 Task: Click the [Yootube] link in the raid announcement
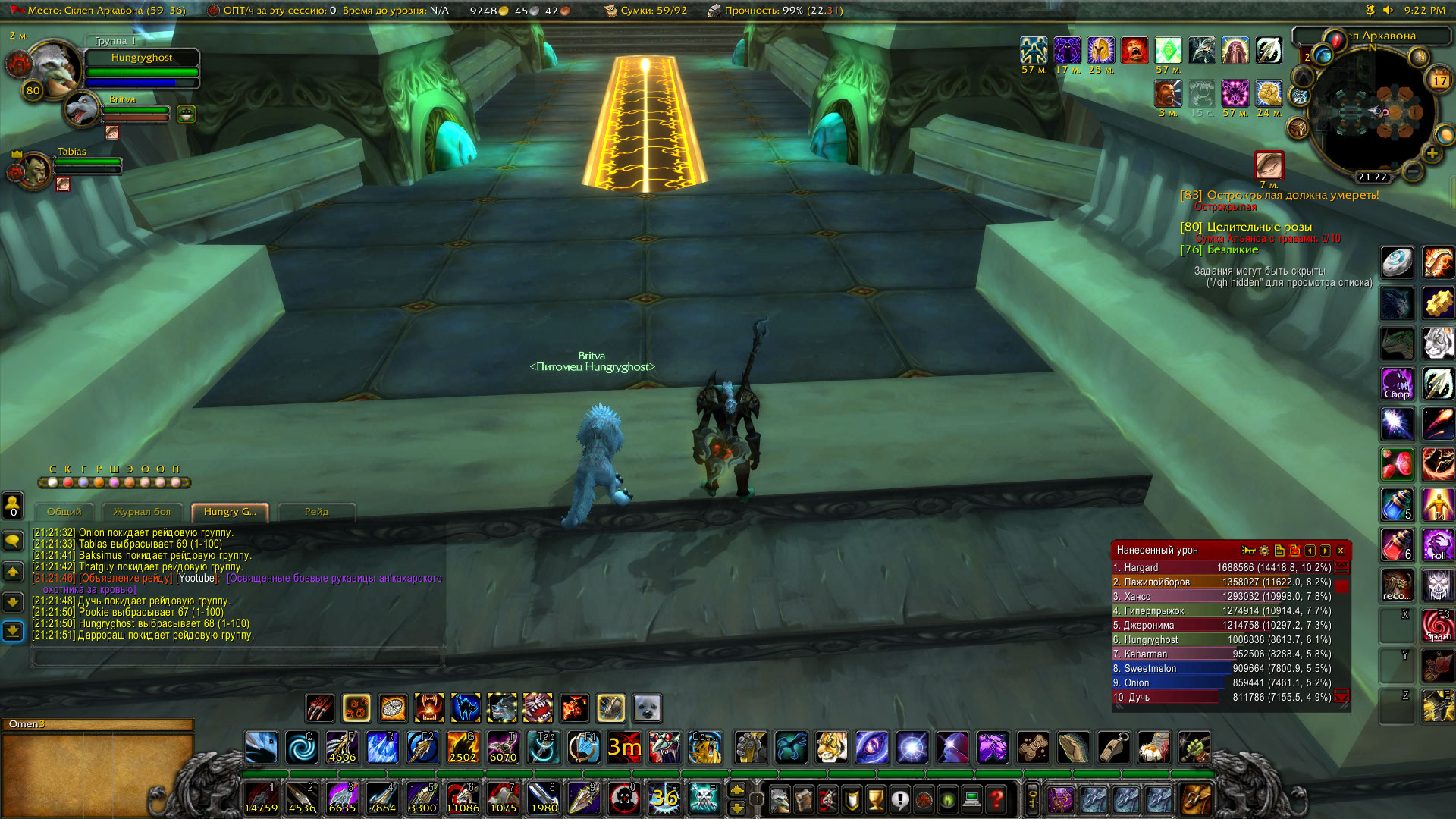[x=199, y=577]
